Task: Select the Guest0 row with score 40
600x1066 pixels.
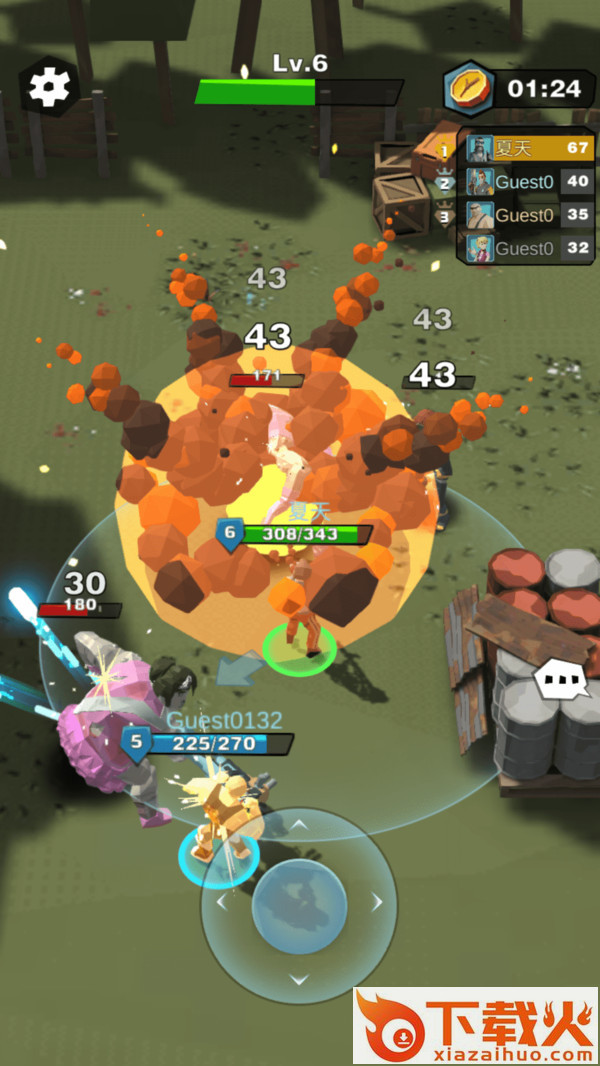Action: point(528,182)
